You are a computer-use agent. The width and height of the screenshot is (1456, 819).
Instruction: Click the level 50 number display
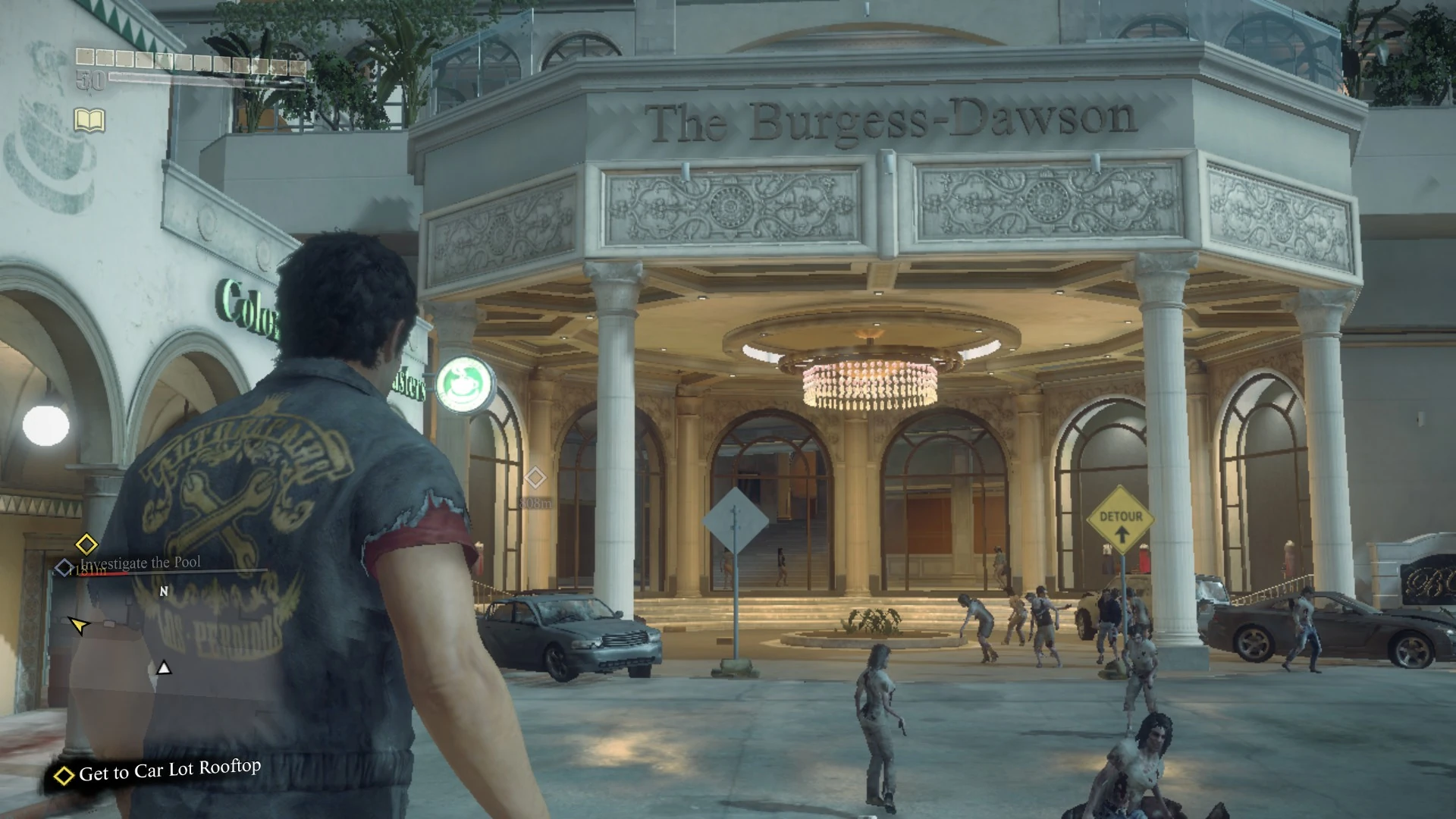click(x=91, y=79)
